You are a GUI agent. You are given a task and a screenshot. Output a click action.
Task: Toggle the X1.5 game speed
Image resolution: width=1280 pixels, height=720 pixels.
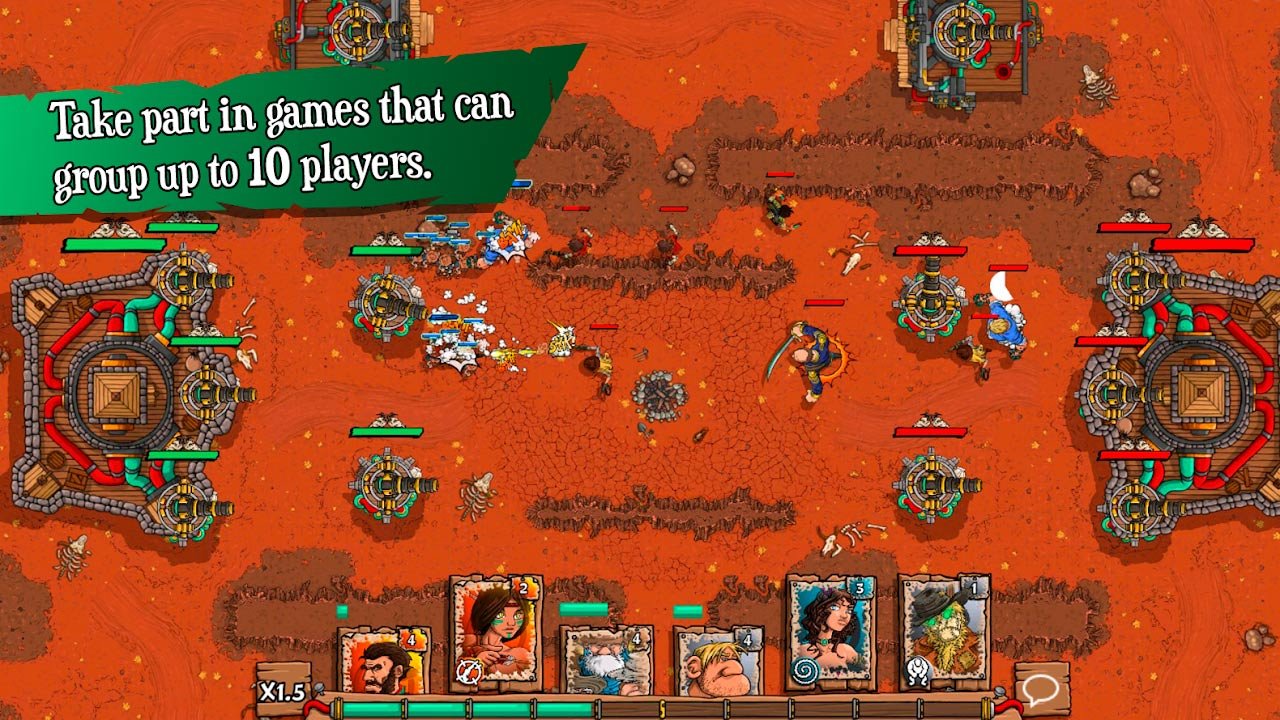point(281,691)
